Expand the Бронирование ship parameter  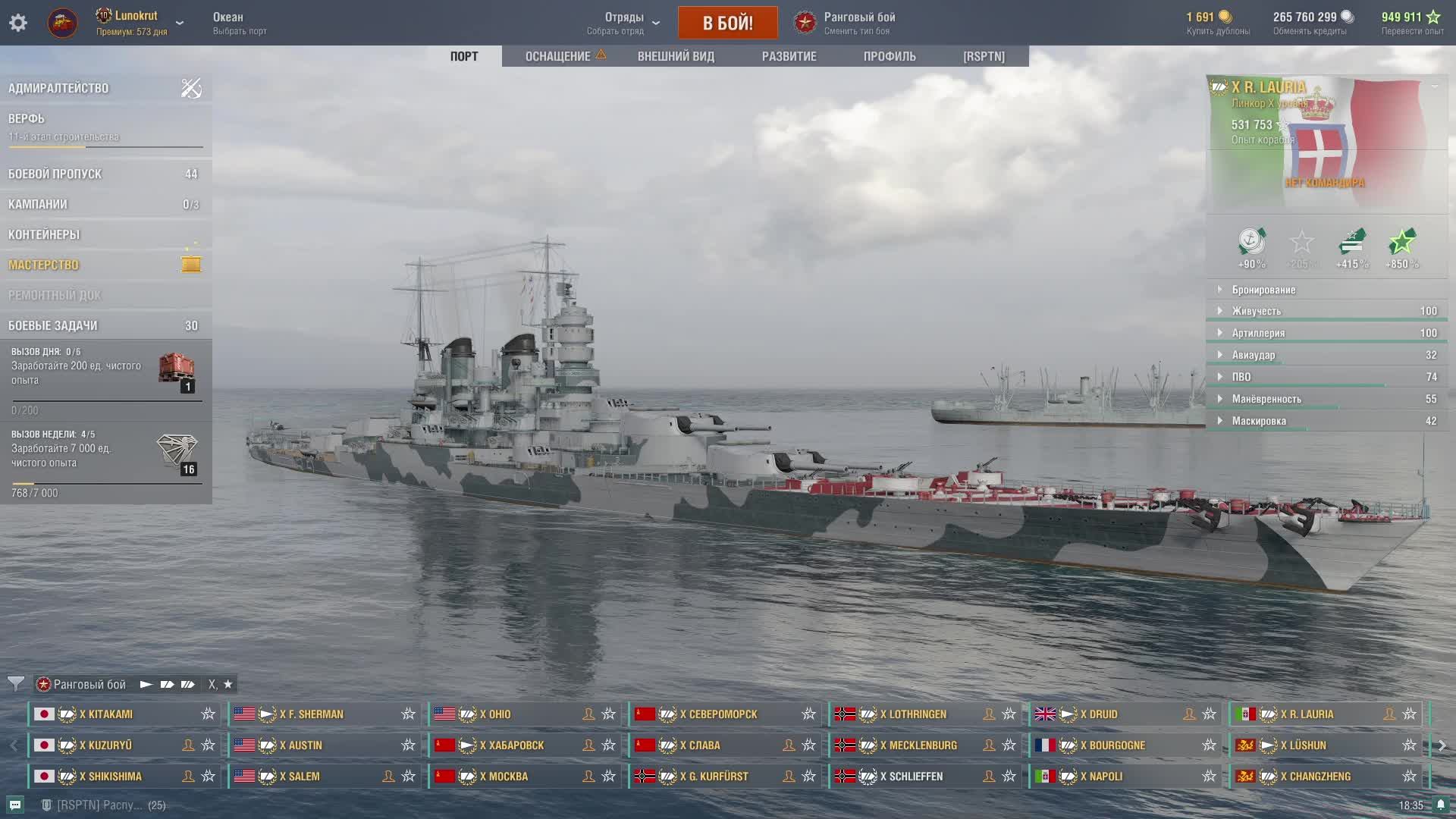1263,290
